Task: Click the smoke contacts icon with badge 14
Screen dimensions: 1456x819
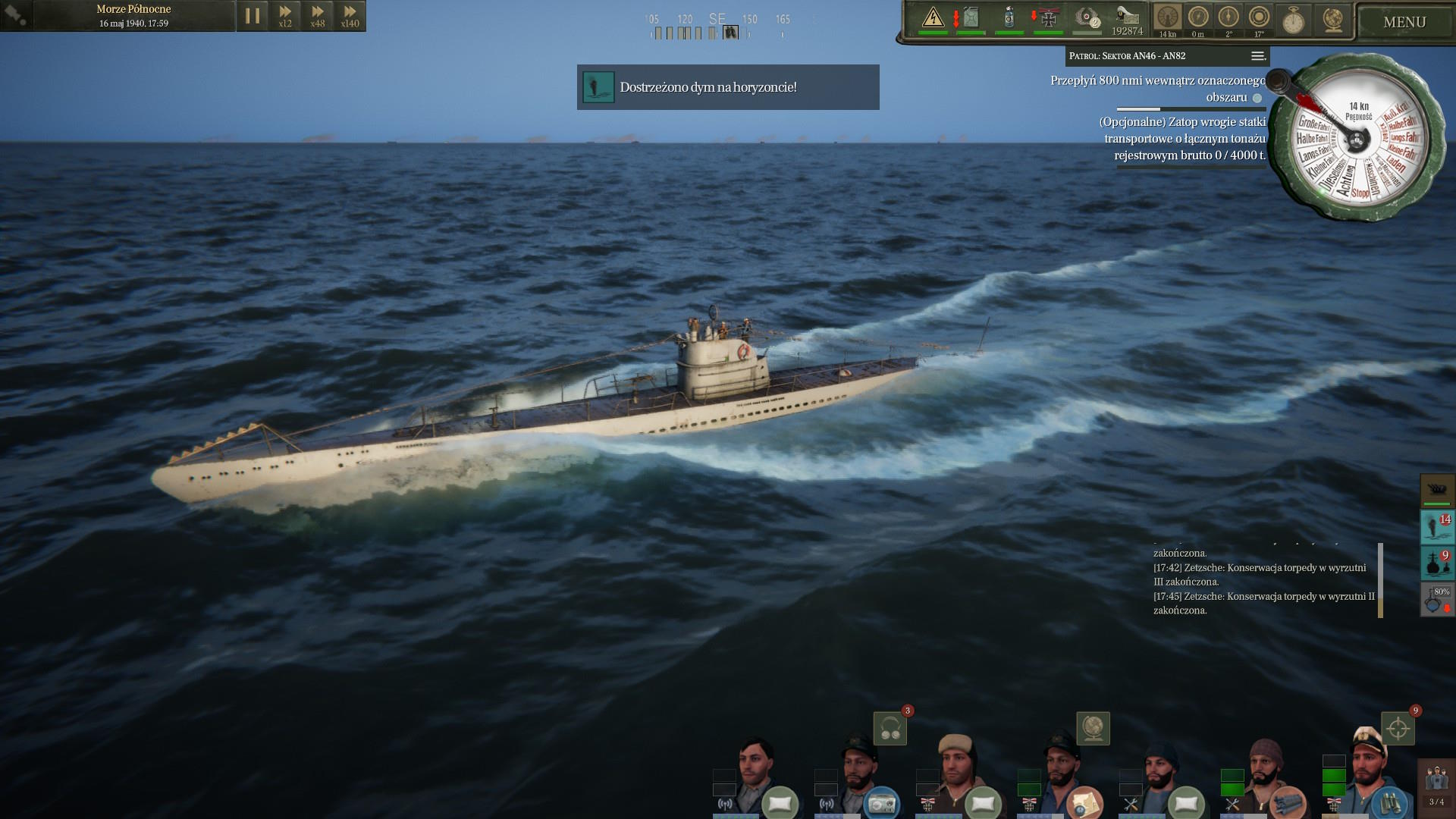Action: coord(1436,527)
